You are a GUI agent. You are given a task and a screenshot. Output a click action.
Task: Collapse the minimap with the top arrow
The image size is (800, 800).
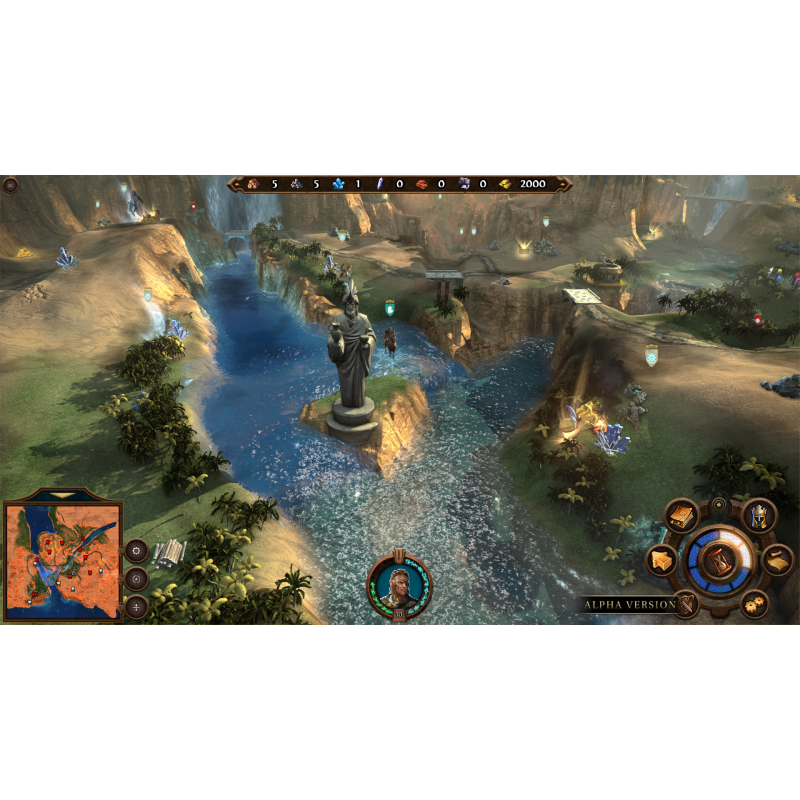pyautogui.click(x=63, y=495)
